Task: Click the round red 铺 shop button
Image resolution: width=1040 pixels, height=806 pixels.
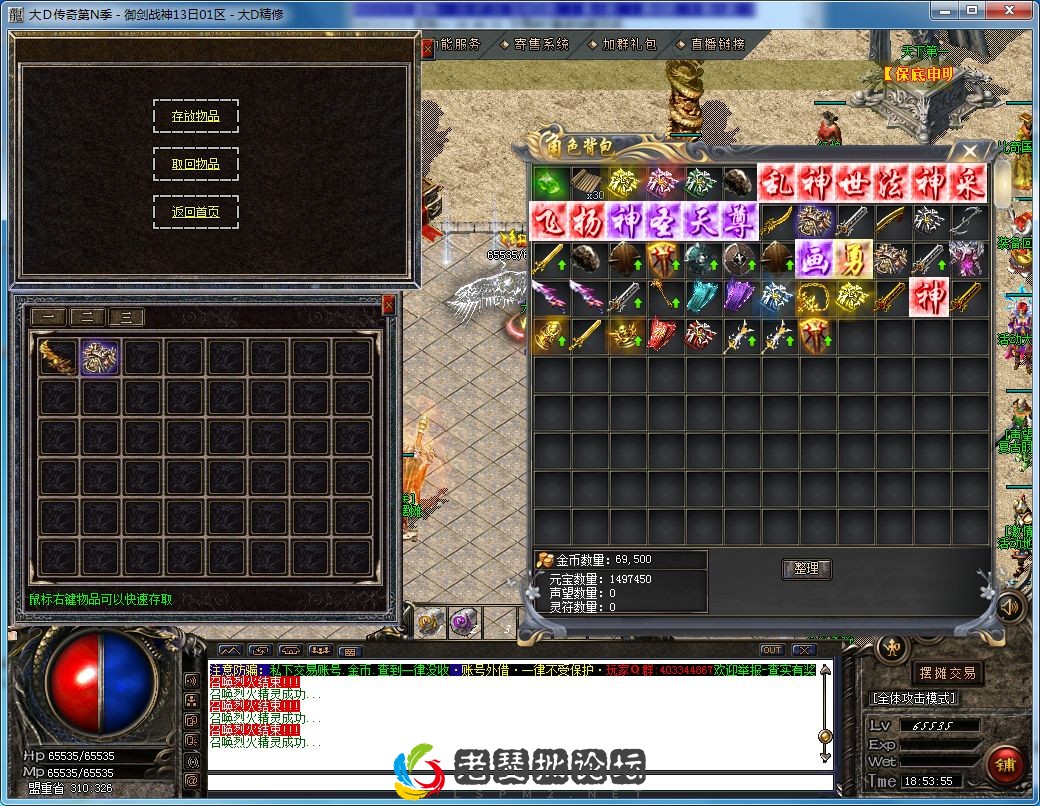Action: [1005, 764]
